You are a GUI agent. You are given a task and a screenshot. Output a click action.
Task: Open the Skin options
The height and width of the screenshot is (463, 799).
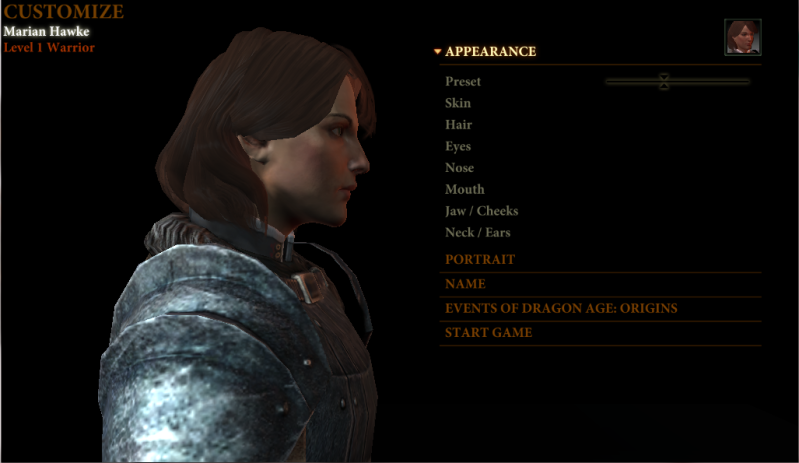pyautogui.click(x=458, y=103)
